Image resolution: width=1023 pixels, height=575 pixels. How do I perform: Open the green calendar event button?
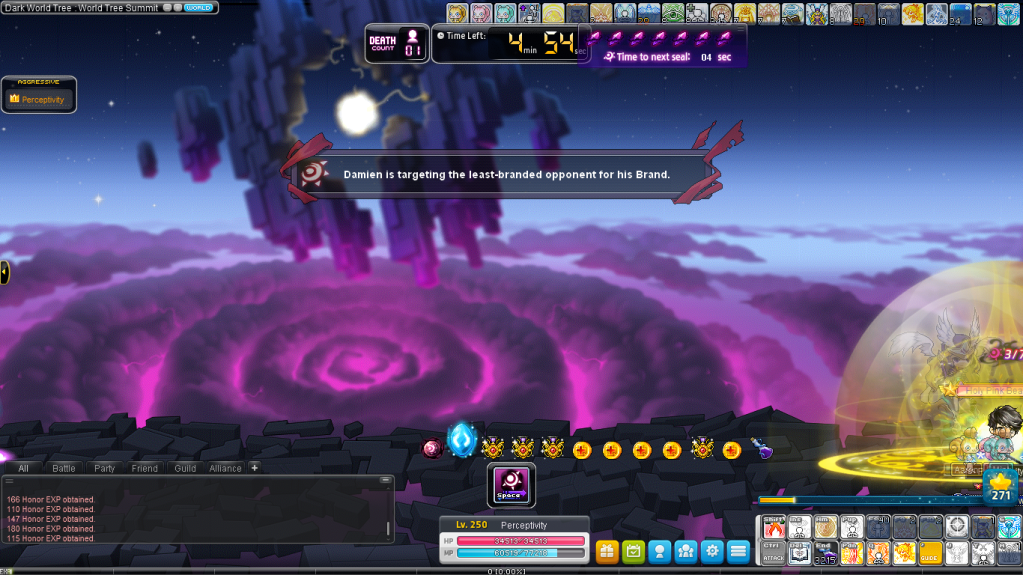pos(633,550)
